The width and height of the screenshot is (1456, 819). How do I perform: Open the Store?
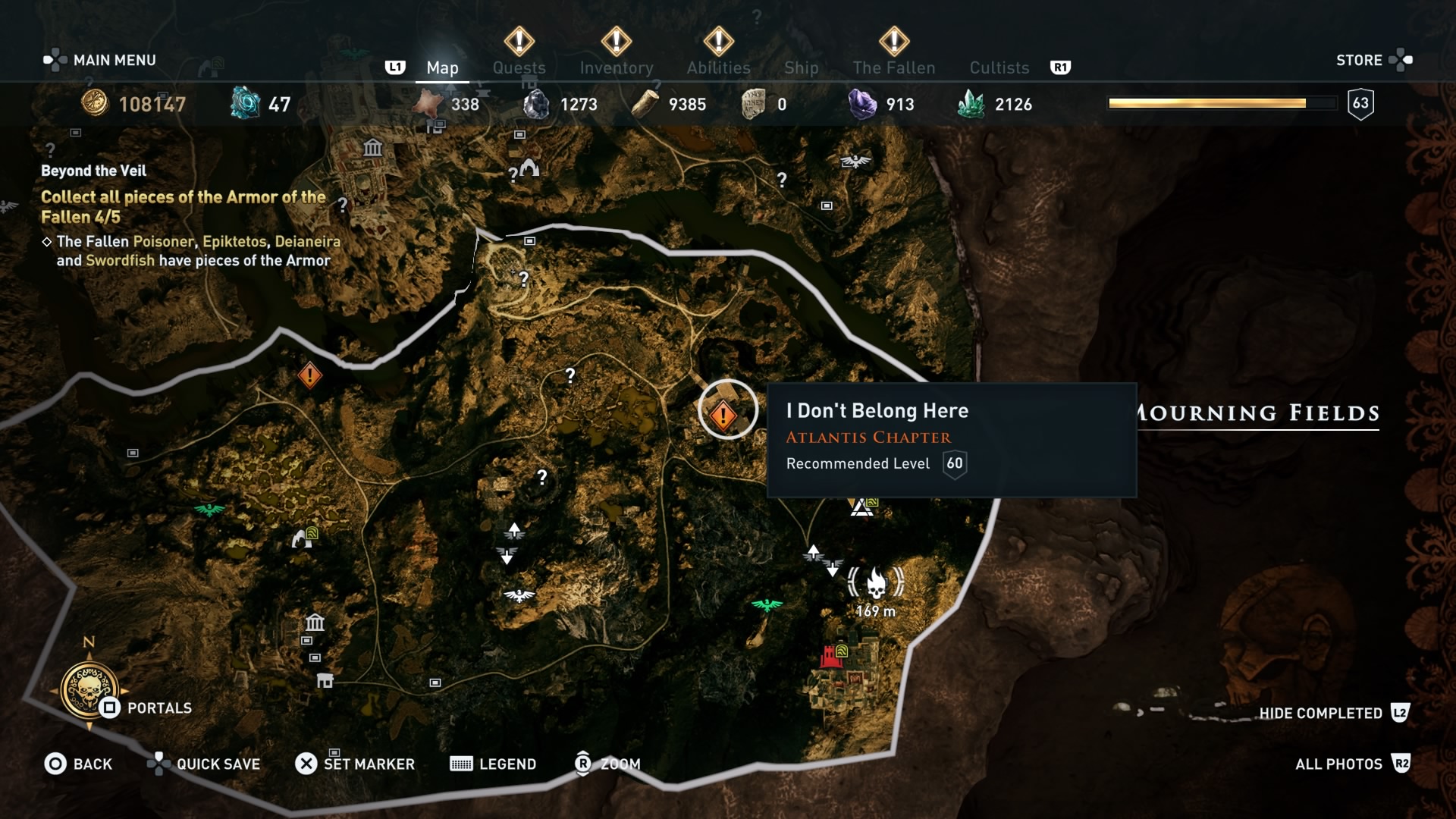1360,60
